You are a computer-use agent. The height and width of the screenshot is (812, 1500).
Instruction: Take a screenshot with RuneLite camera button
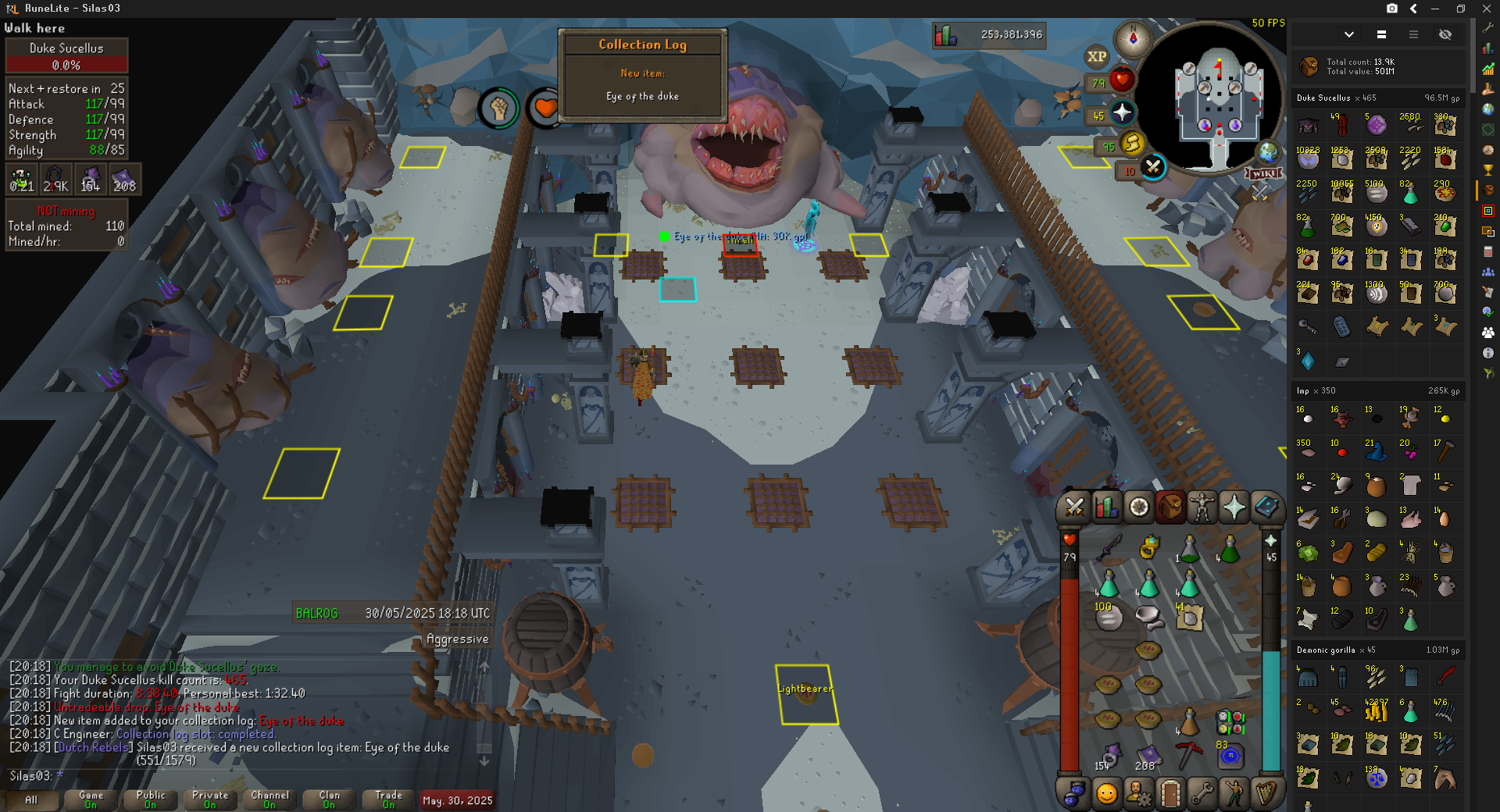[x=1392, y=9]
